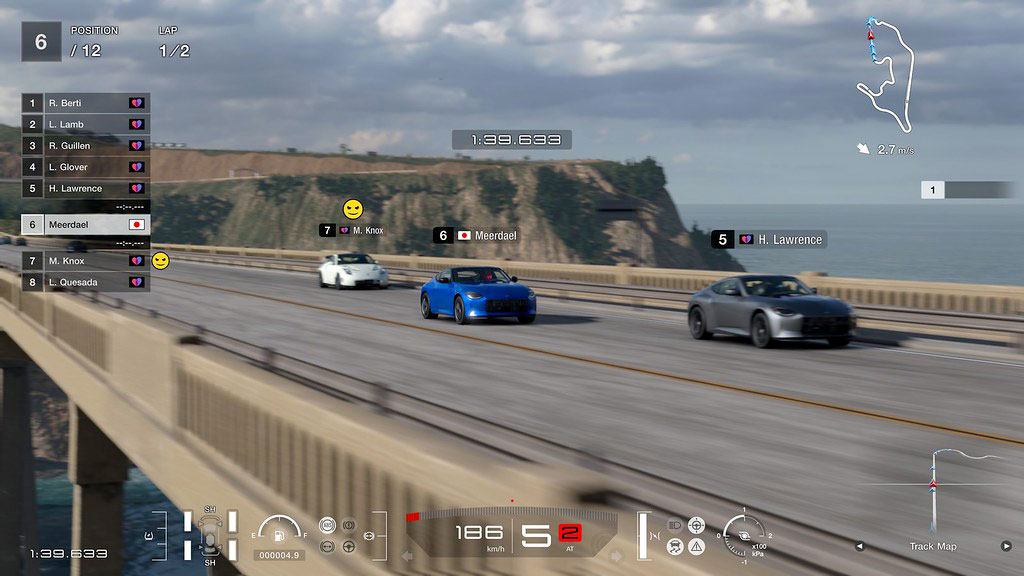This screenshot has width=1024, height=576.
Task: Choose M. Knox's row in the standings
Action: pyautogui.click(x=86, y=261)
